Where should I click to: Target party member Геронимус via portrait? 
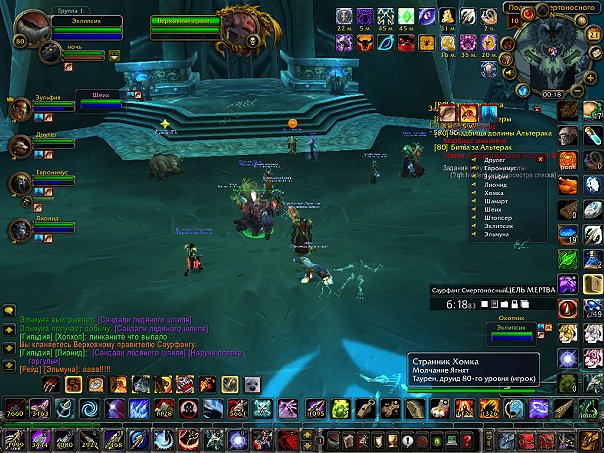(x=19, y=184)
